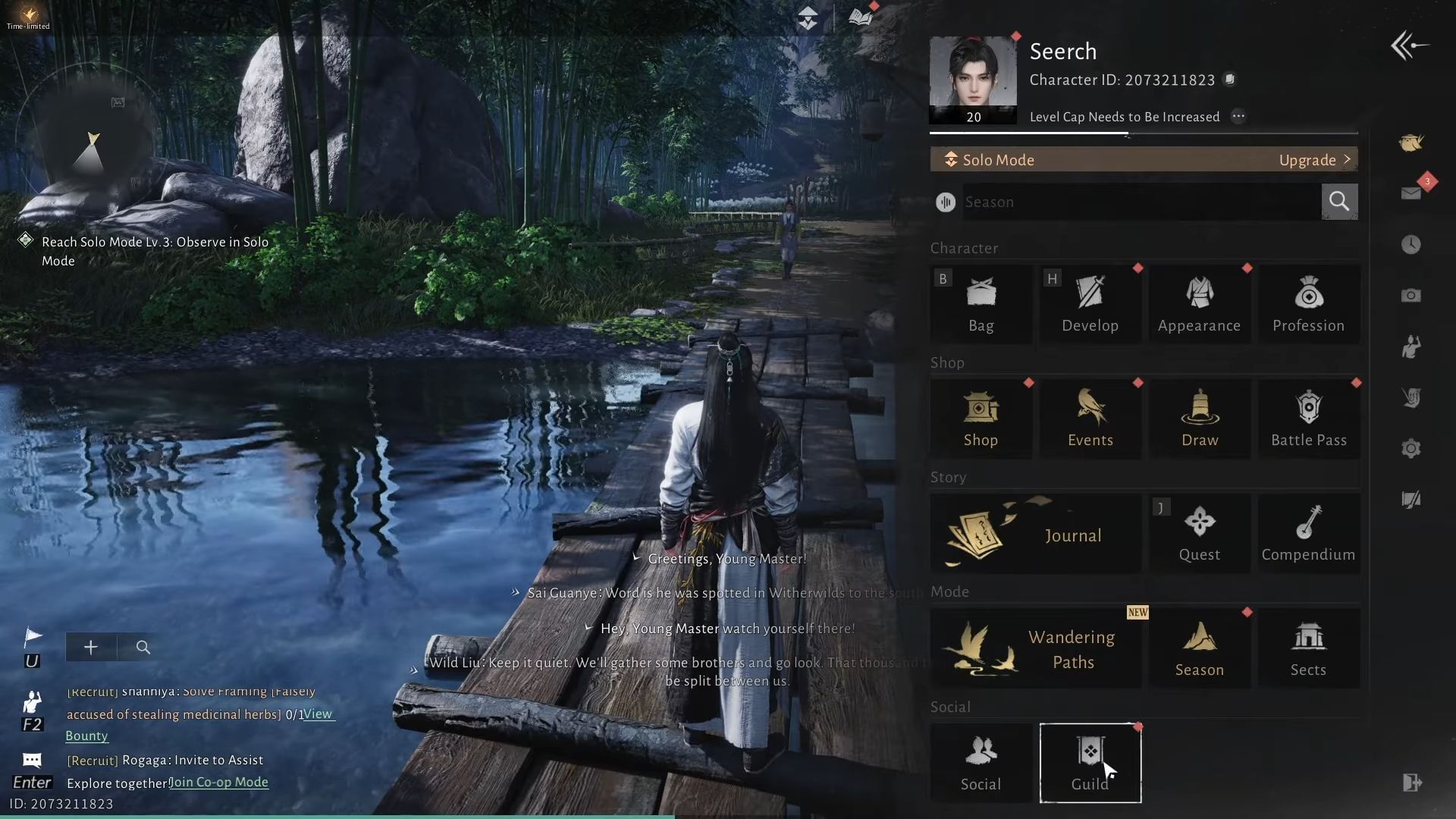Open the Battle Pass
Viewport: 1456px width, 819px height.
[x=1308, y=418]
